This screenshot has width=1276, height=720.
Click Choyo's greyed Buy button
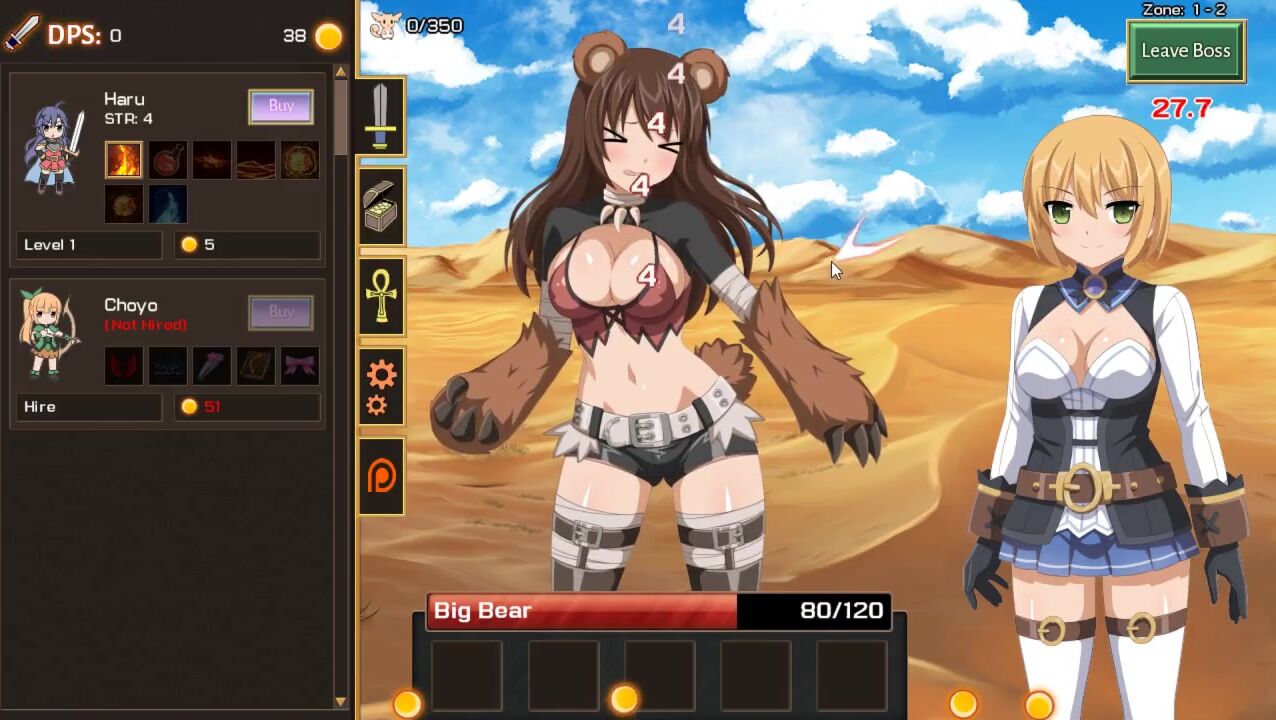pyautogui.click(x=281, y=312)
